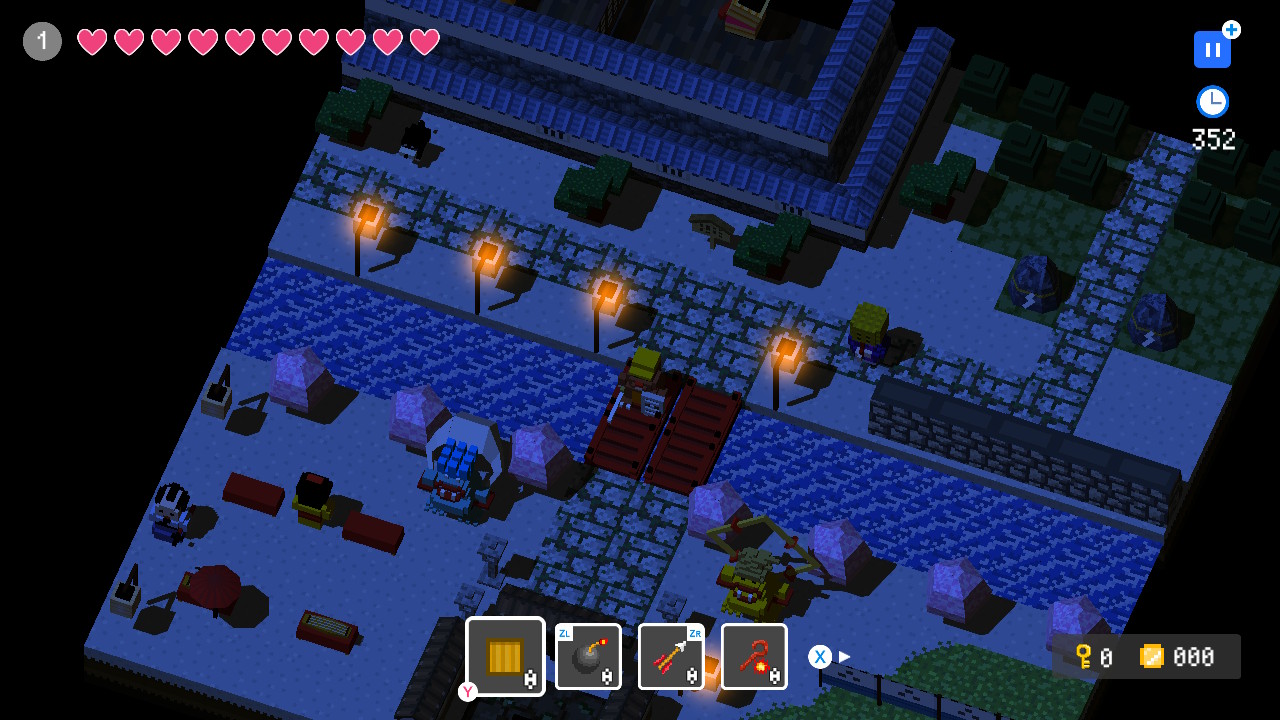Open the pause menu
The height and width of the screenshot is (720, 1280).
point(1212,49)
